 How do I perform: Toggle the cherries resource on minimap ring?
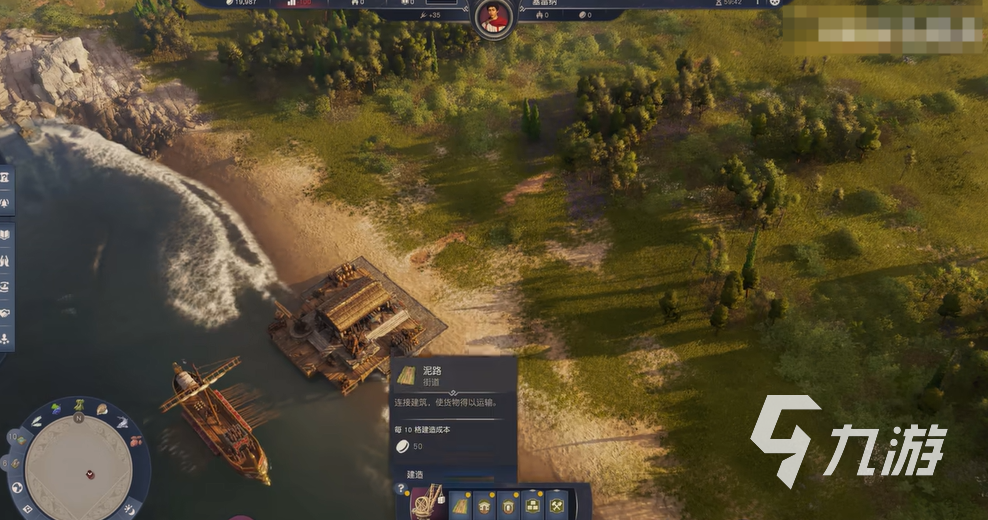click(135, 441)
